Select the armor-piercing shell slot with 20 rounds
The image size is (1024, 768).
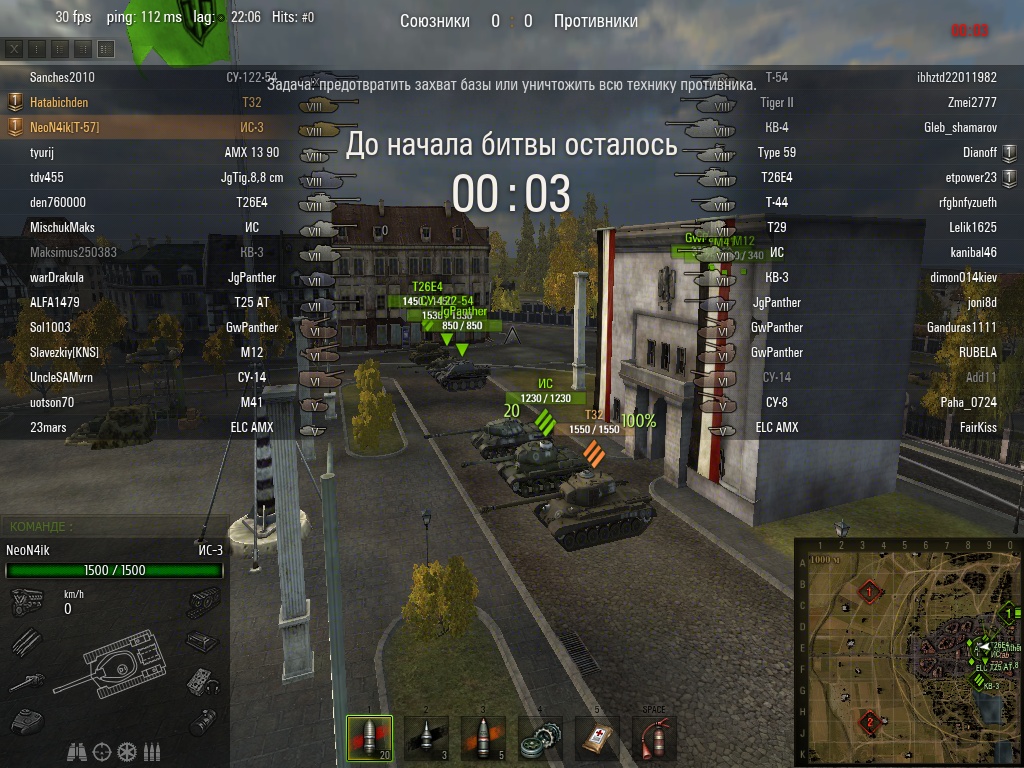pos(369,739)
